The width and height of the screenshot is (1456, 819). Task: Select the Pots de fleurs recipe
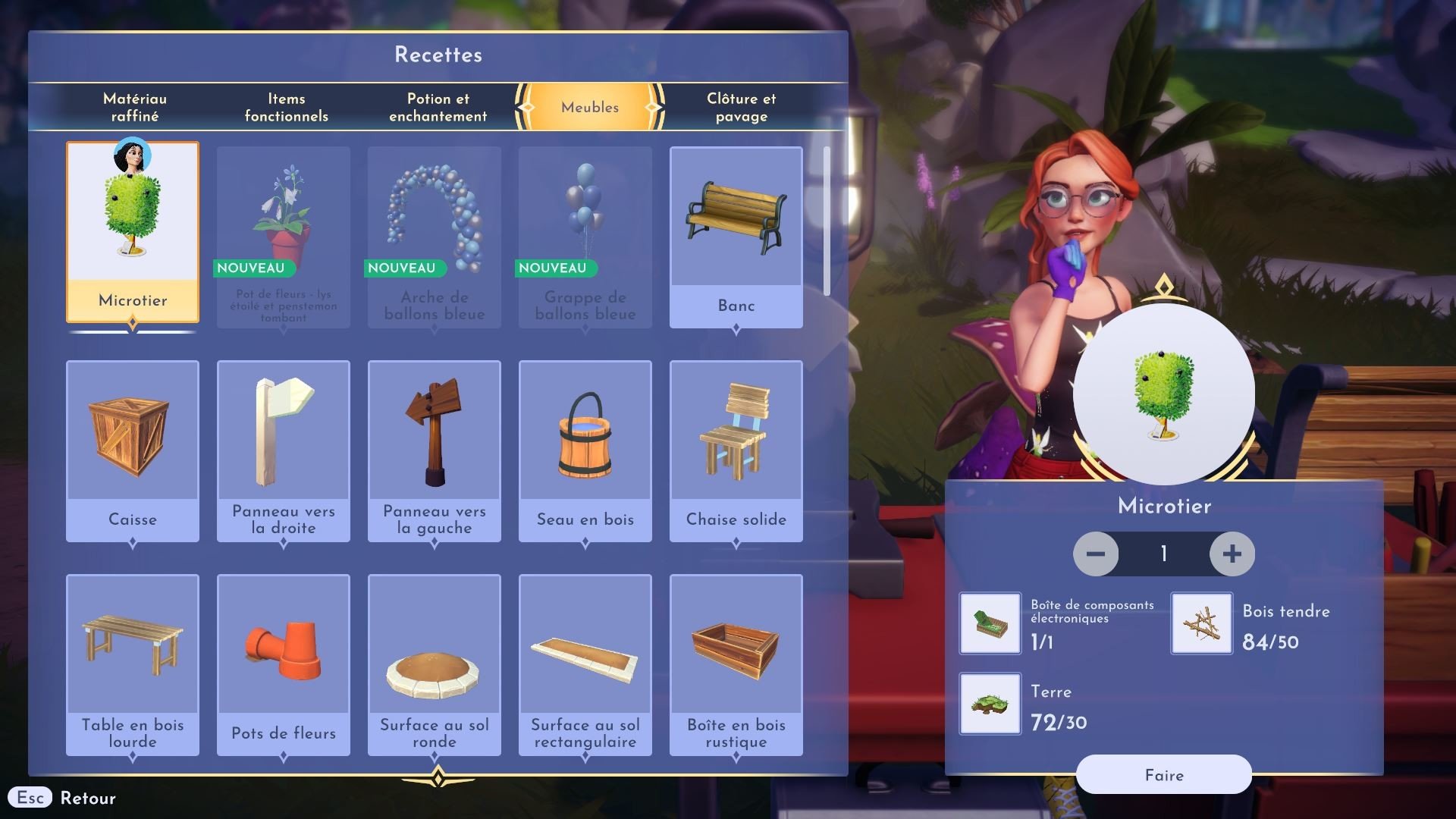pos(284,664)
